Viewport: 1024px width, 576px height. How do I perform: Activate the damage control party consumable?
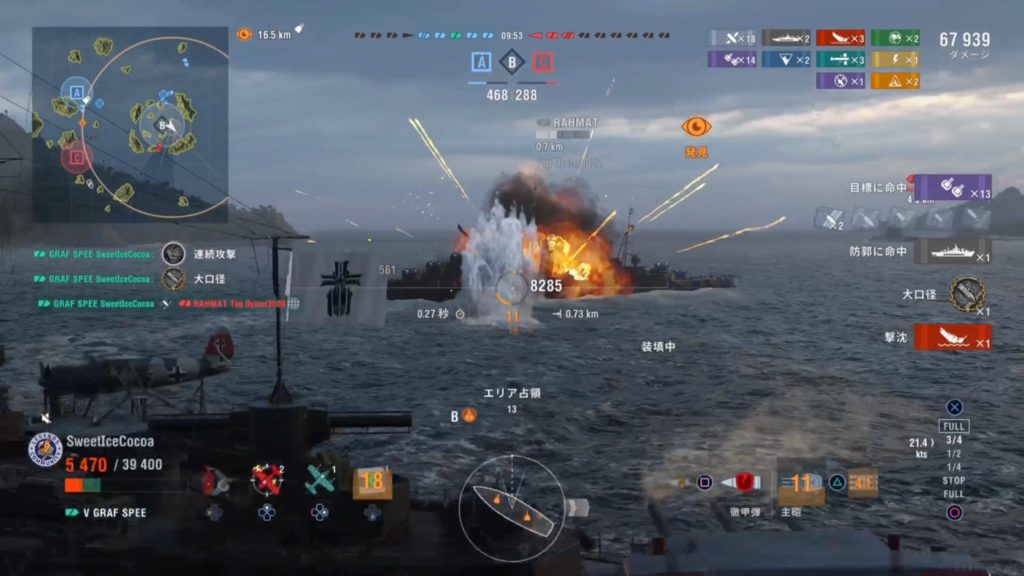212,481
